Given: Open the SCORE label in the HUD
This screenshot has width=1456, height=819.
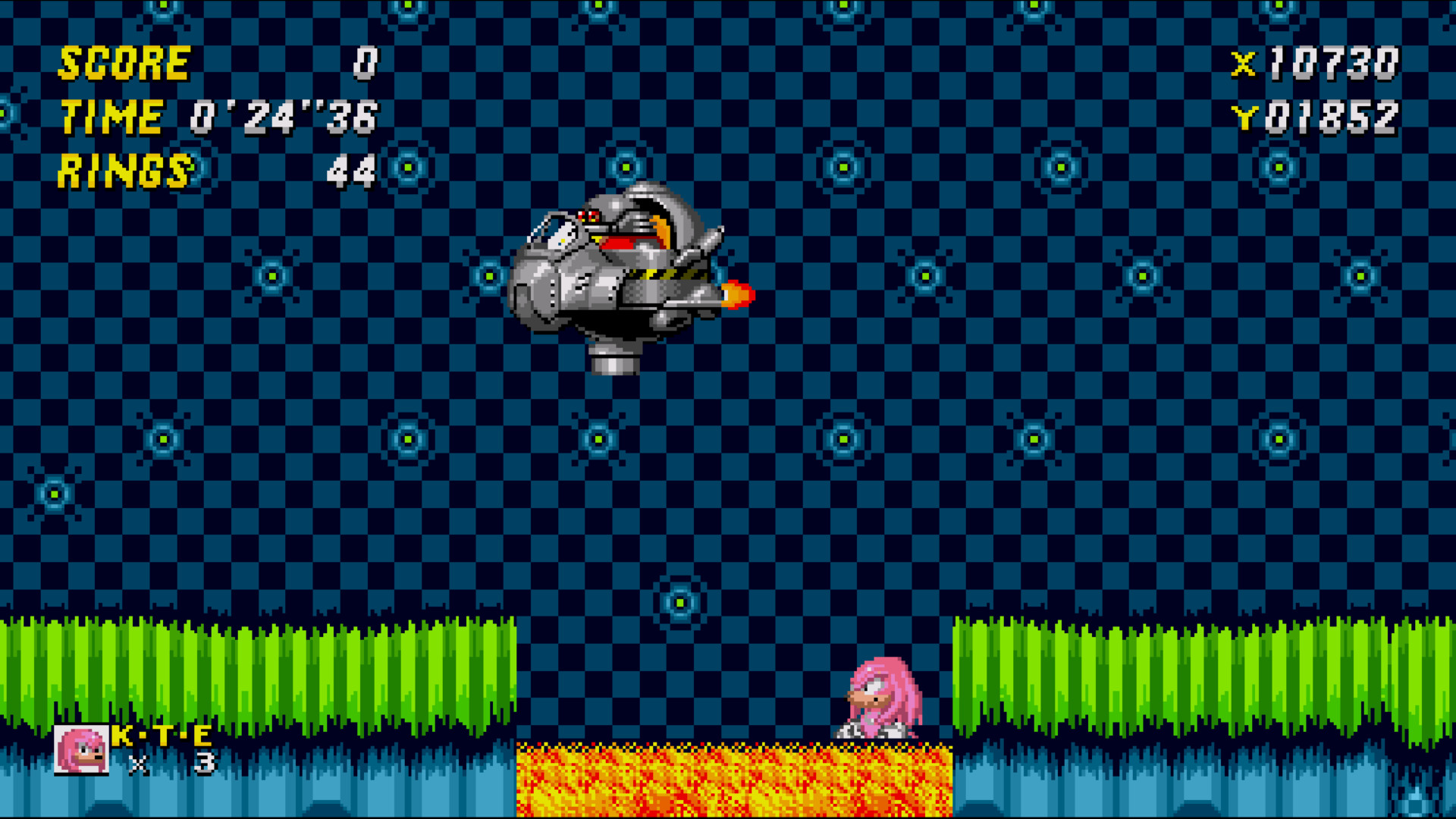Looking at the screenshot, I should pos(125,62).
